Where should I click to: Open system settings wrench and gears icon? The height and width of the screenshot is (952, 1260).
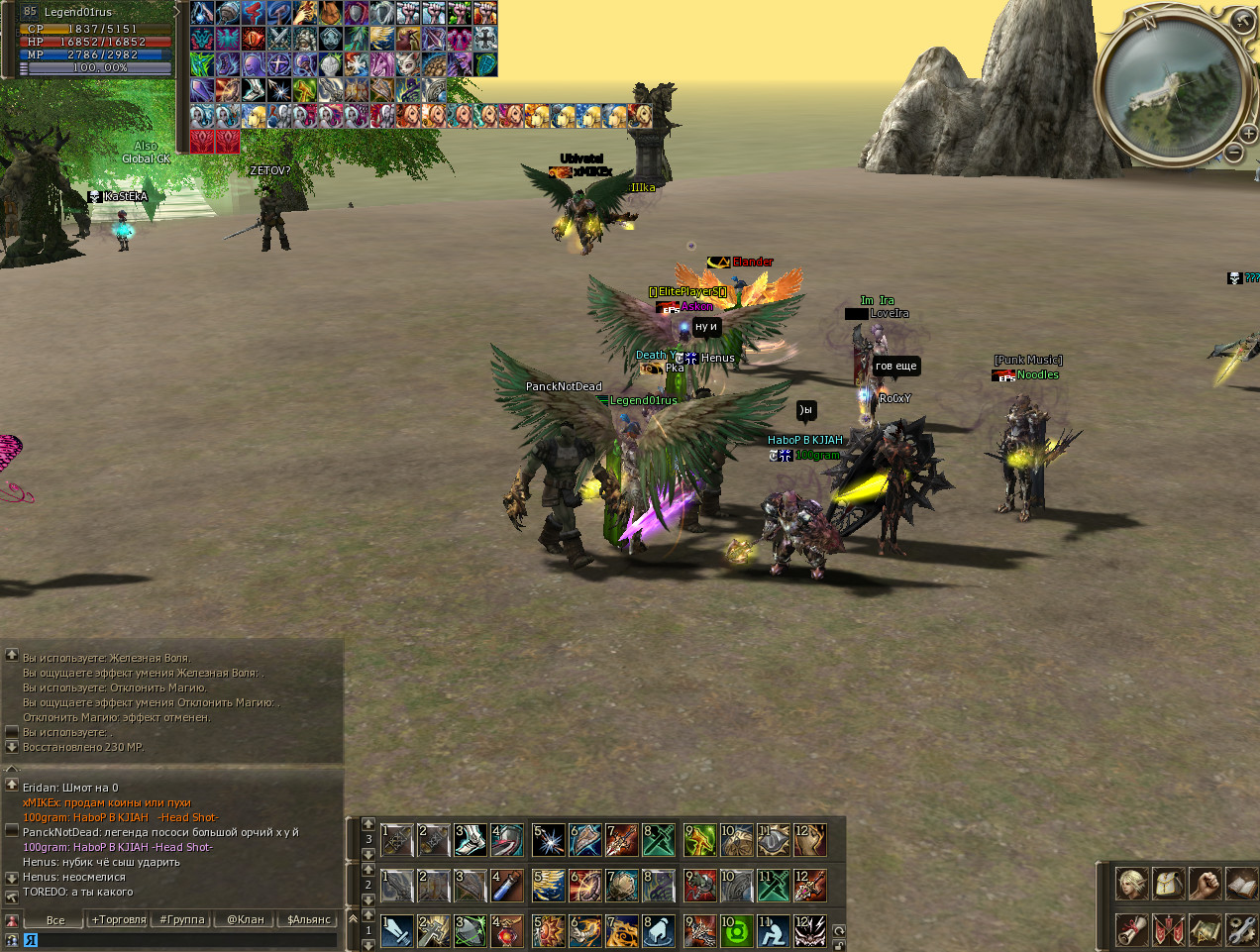tap(1240, 929)
